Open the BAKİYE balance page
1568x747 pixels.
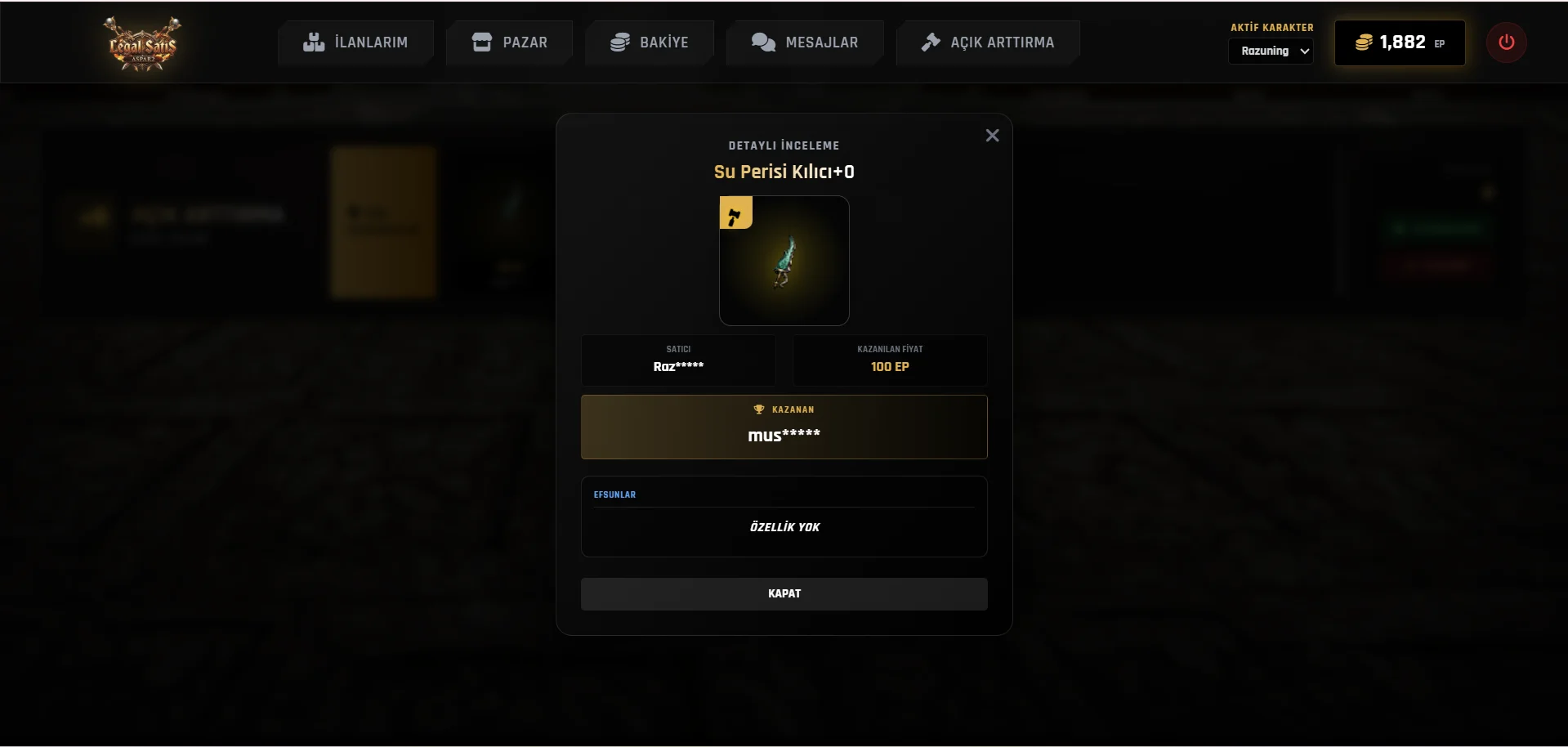point(650,42)
